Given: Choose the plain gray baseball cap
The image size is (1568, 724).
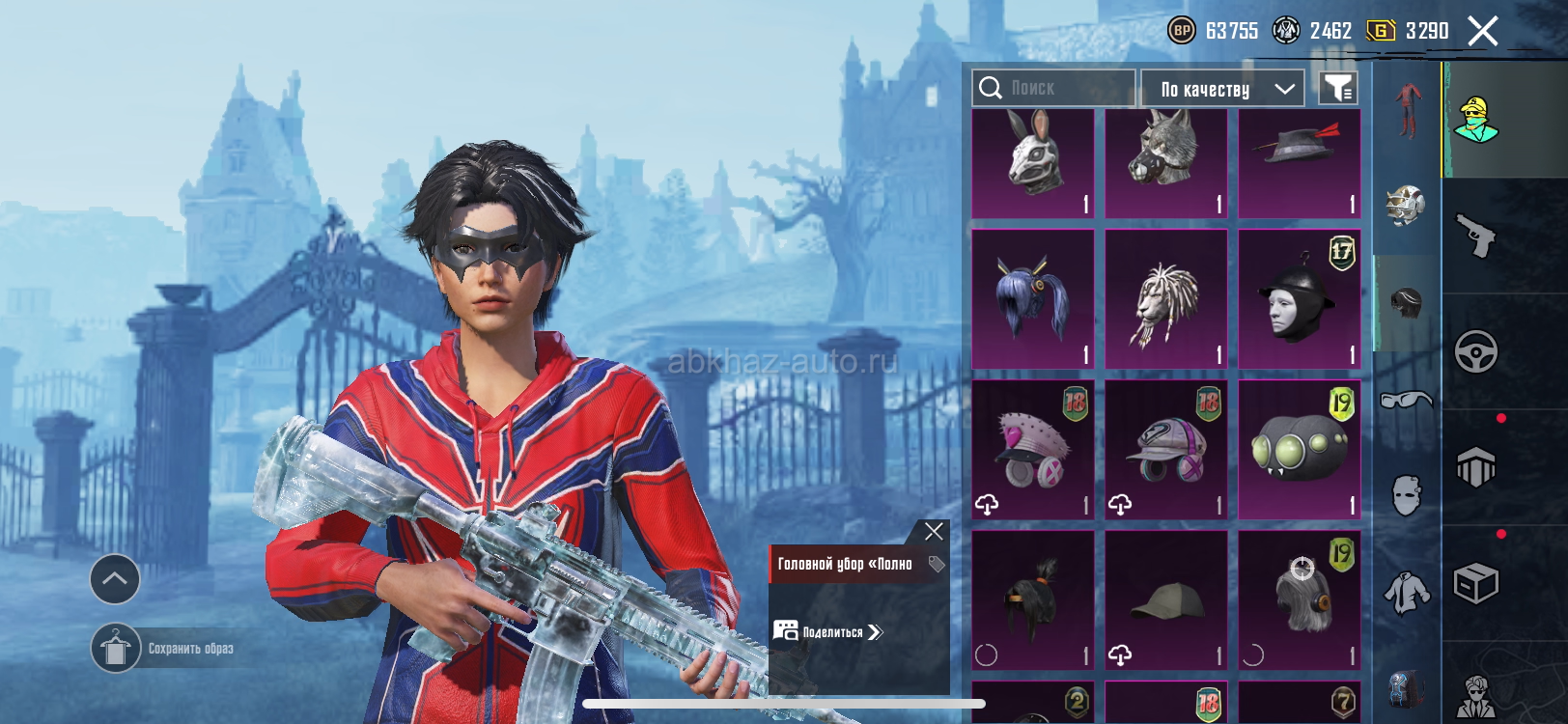Looking at the screenshot, I should (1165, 600).
